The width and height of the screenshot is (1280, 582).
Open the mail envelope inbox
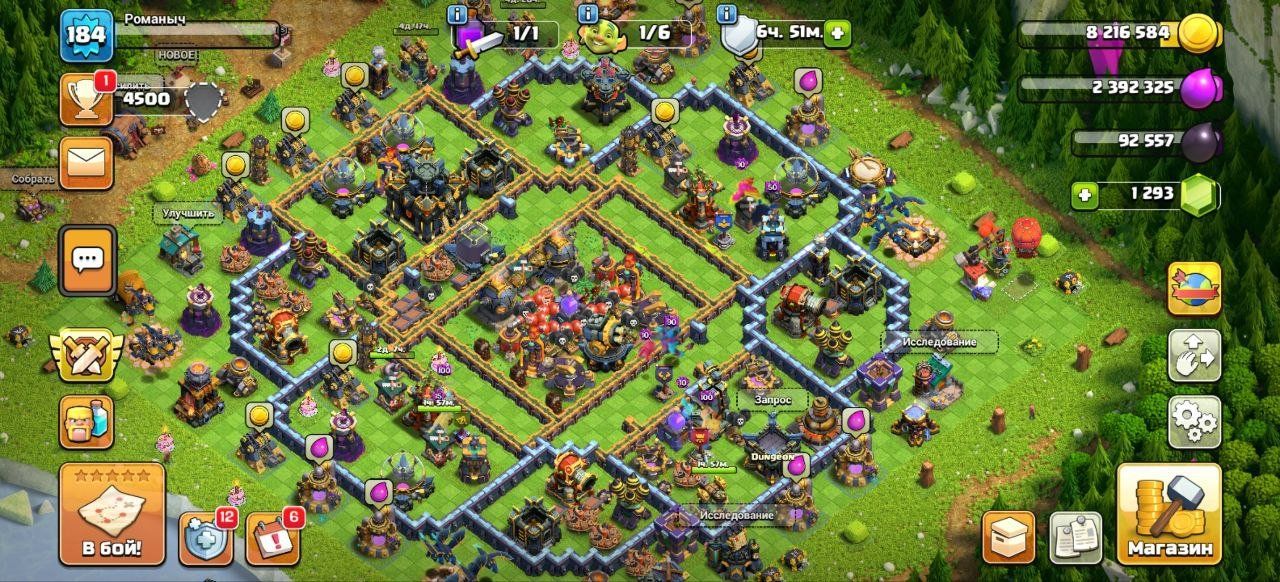pyautogui.click(x=87, y=163)
